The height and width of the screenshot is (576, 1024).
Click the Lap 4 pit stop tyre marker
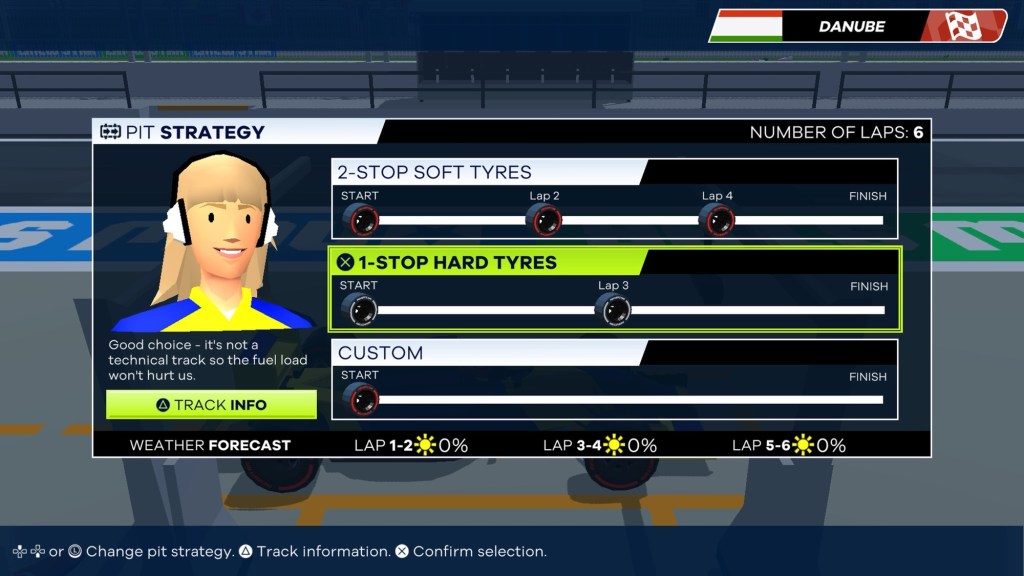click(716, 219)
